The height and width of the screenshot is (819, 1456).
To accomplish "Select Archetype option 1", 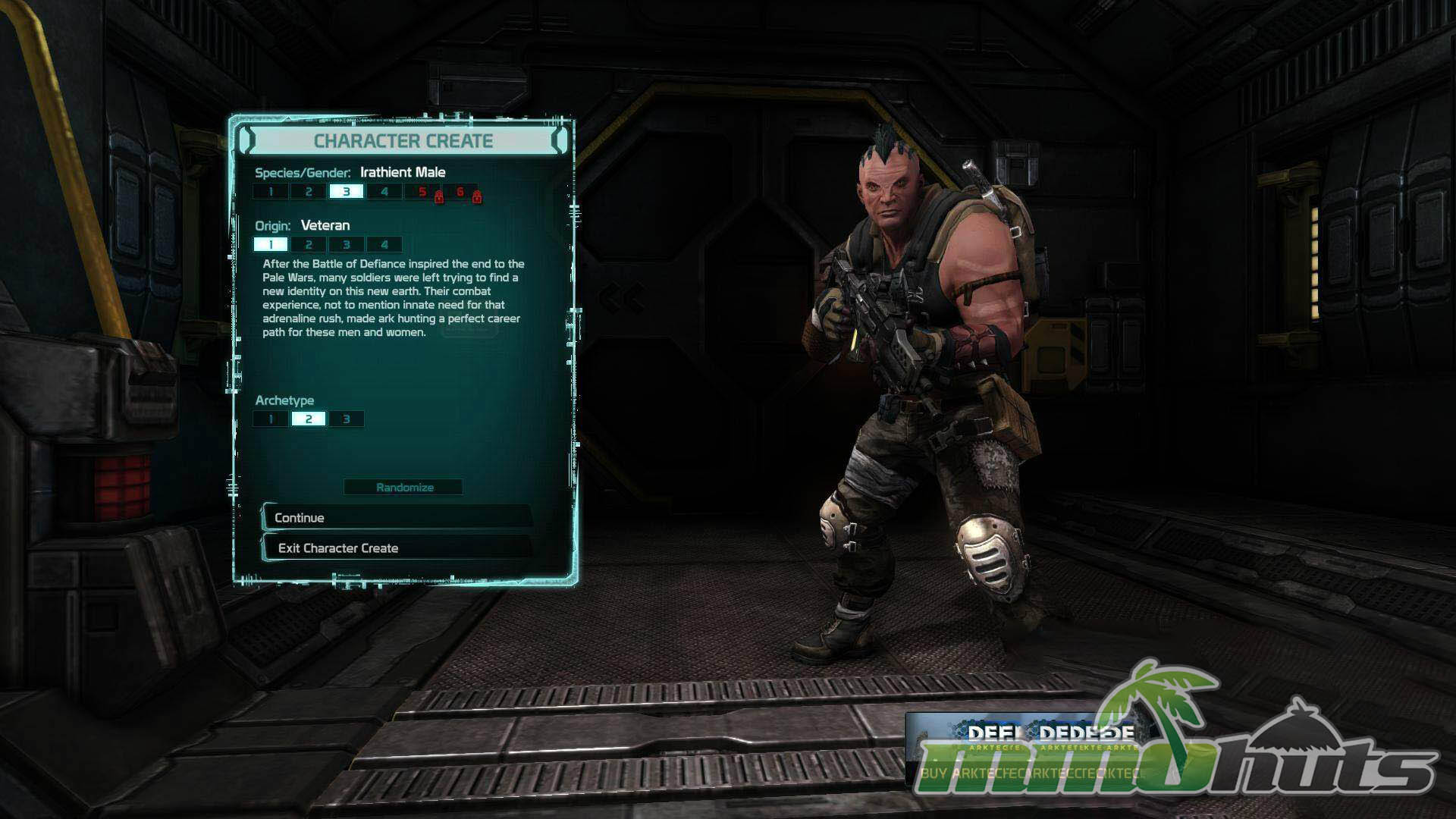I will [271, 419].
